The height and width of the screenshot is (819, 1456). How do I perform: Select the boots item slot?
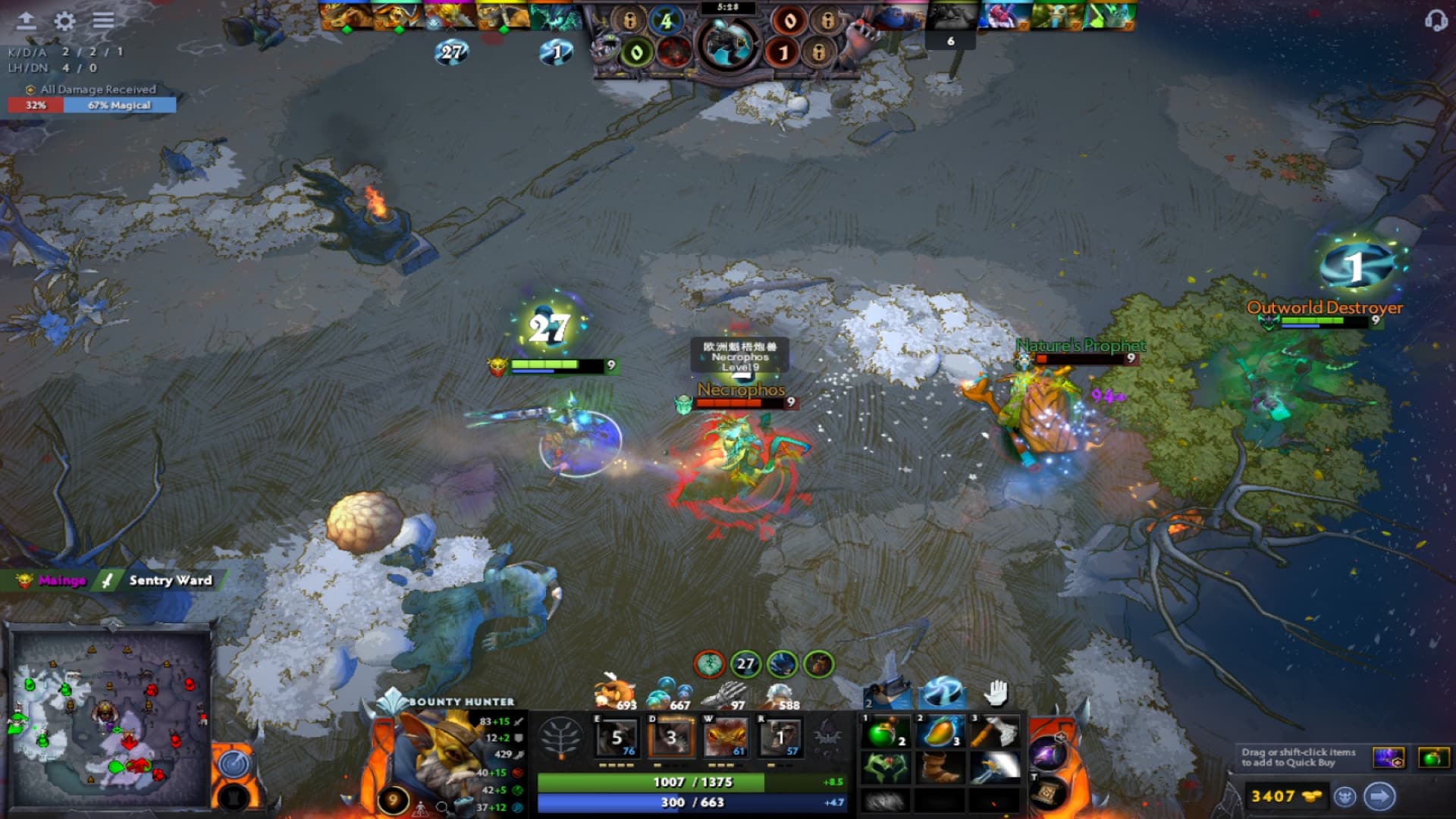pos(940,768)
